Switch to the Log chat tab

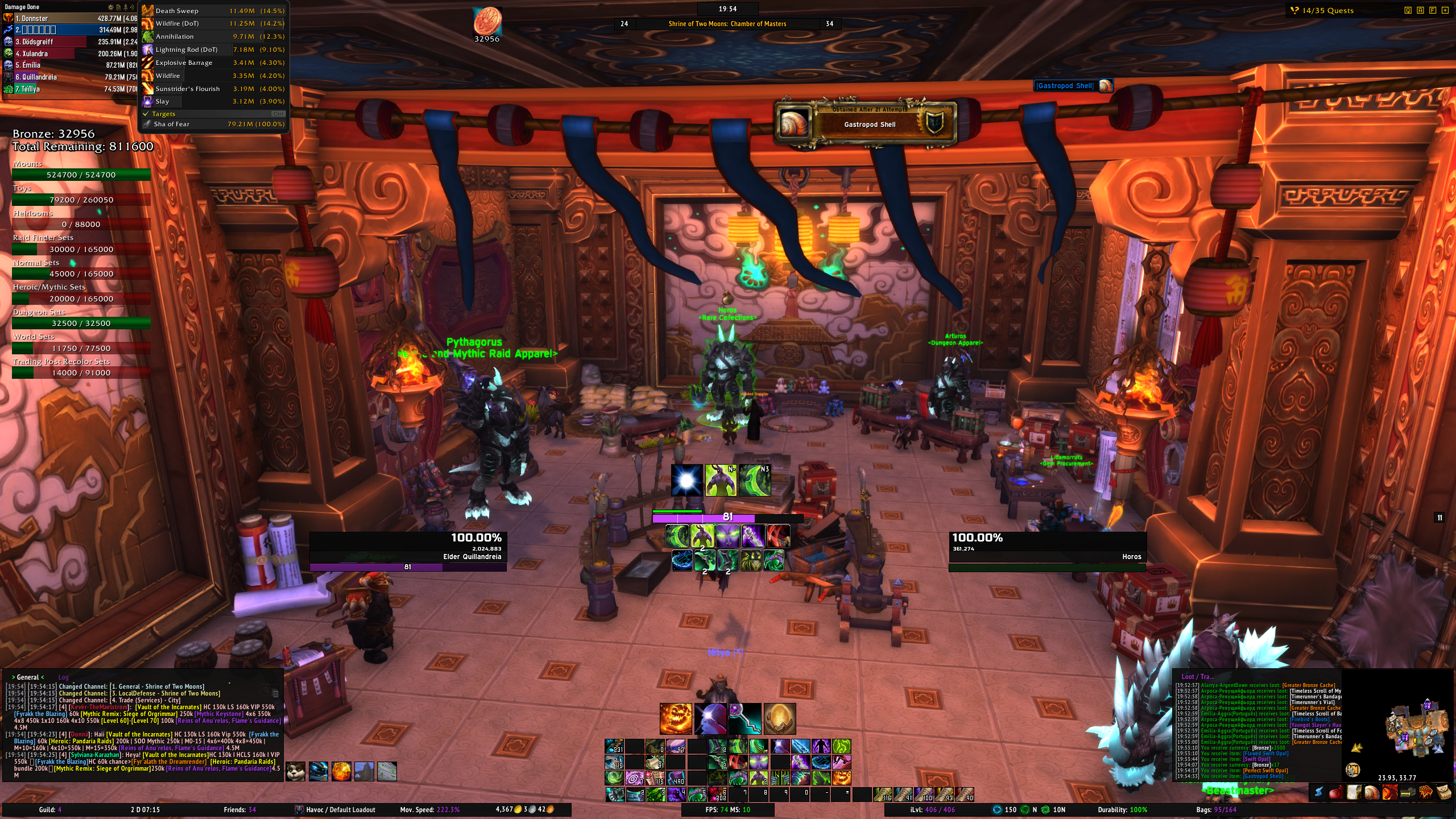pos(63,677)
